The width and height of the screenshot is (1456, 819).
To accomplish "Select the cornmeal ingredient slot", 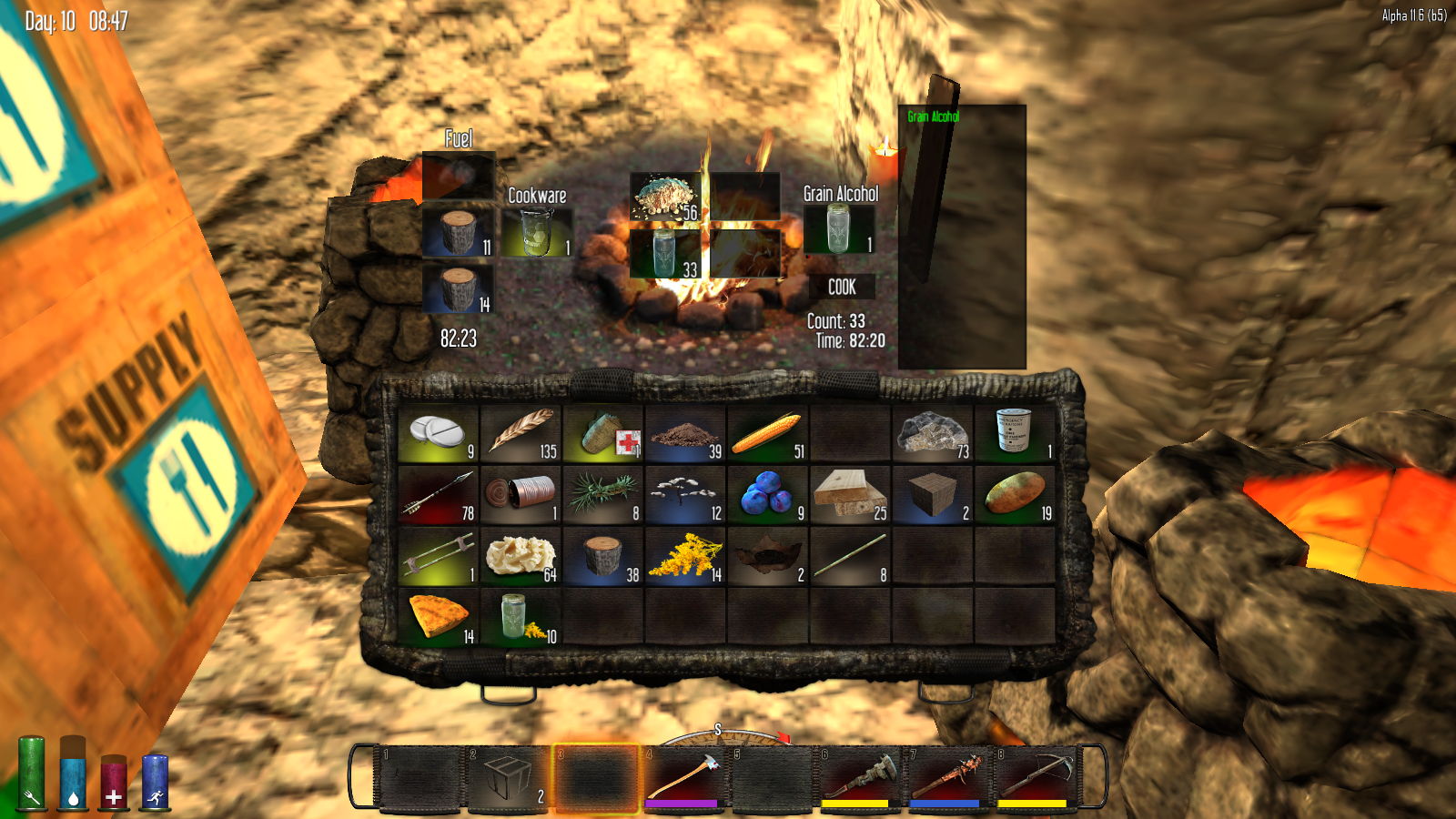I will tap(666, 197).
